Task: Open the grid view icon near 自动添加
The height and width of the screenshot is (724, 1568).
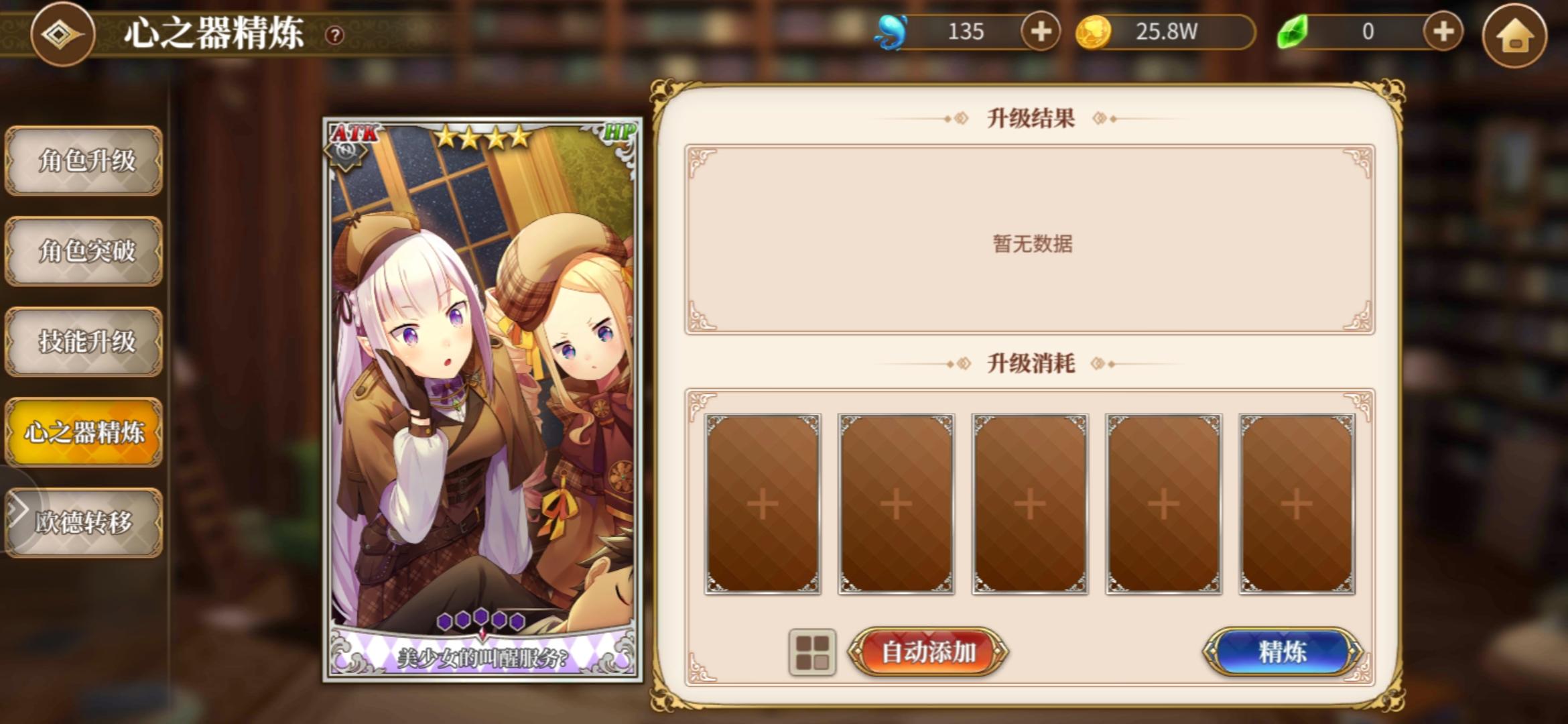Action: click(811, 652)
